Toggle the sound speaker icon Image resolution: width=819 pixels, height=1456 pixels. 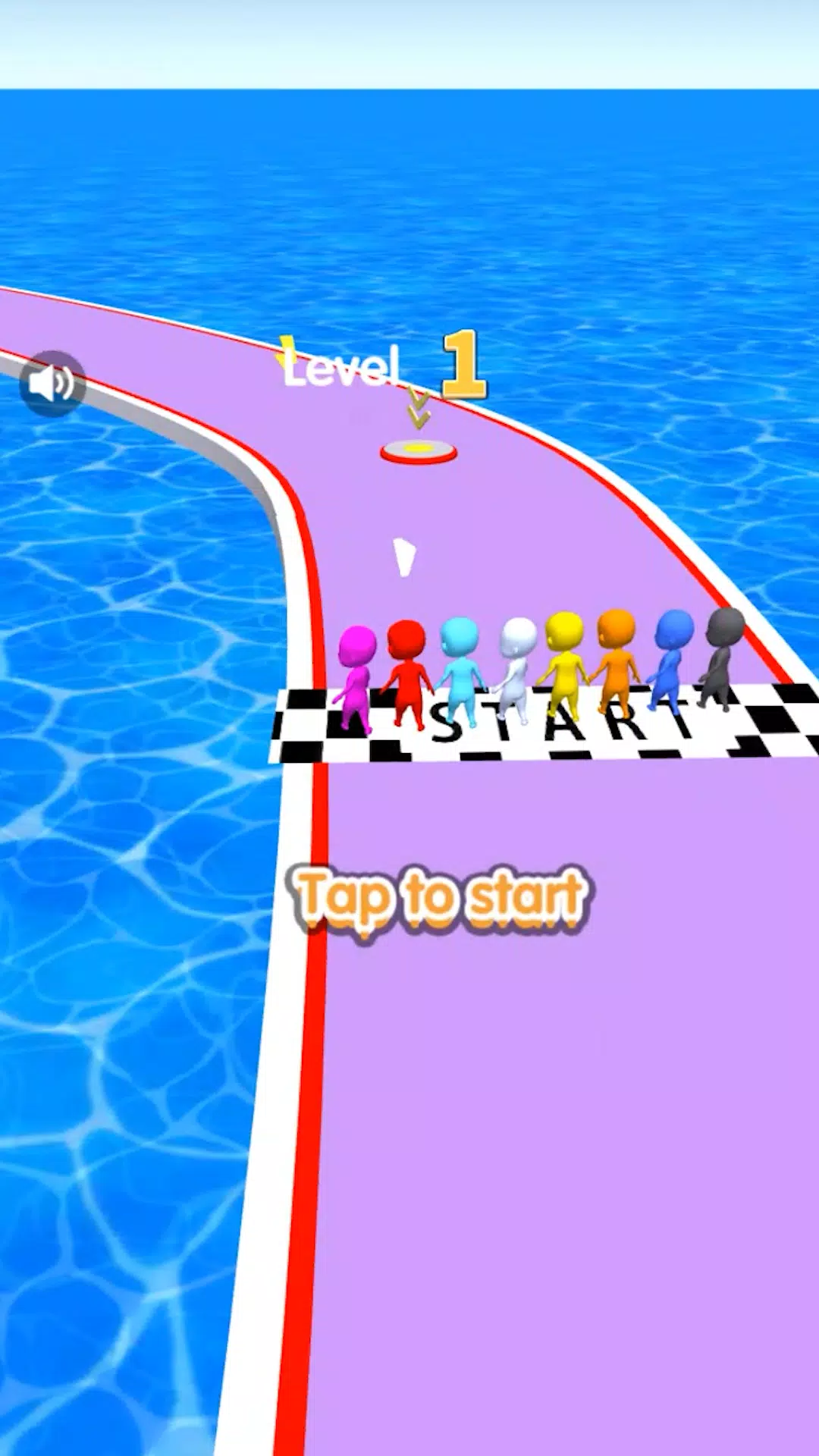52,383
